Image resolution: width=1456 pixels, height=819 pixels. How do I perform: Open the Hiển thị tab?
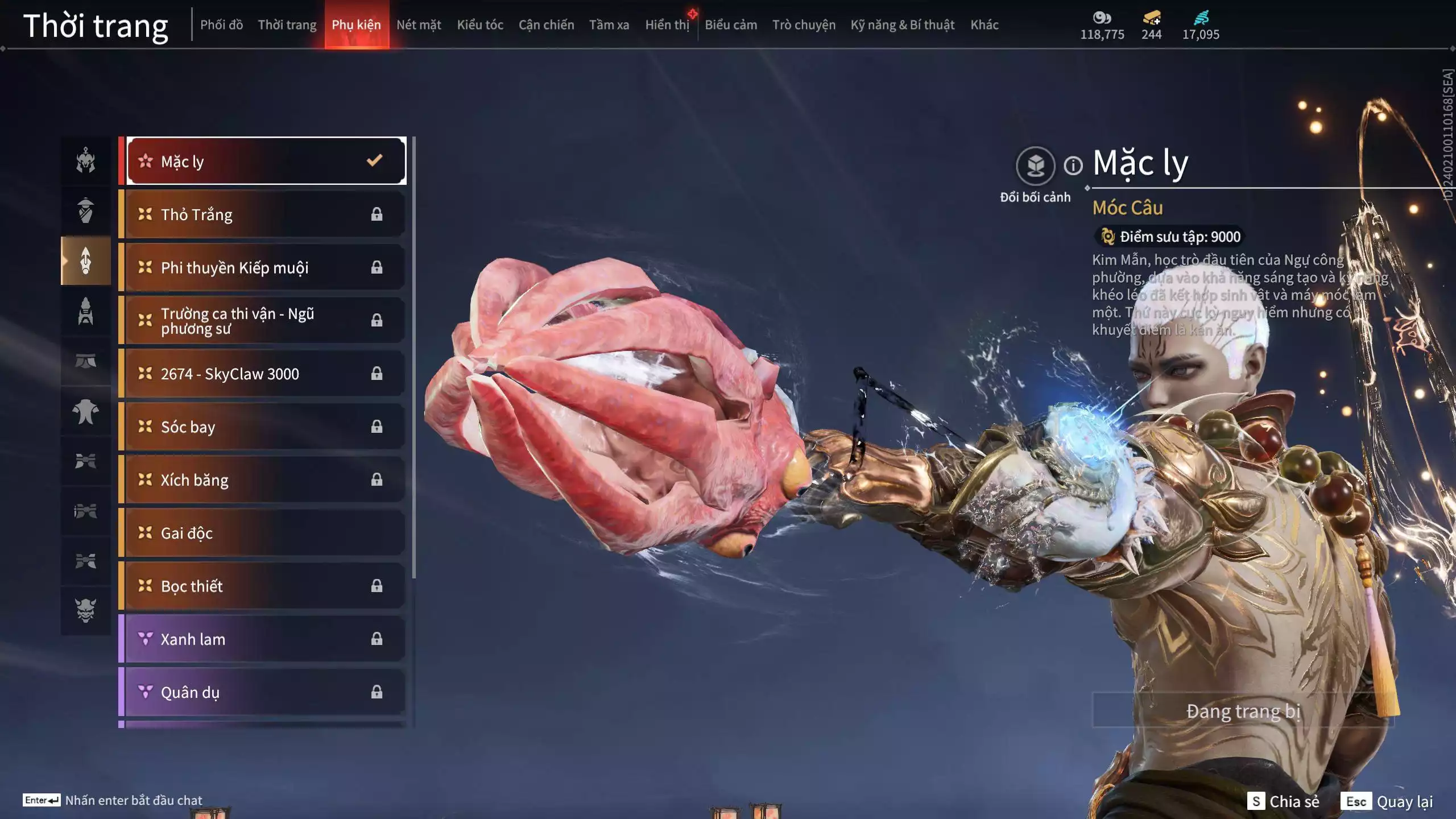pyautogui.click(x=667, y=25)
